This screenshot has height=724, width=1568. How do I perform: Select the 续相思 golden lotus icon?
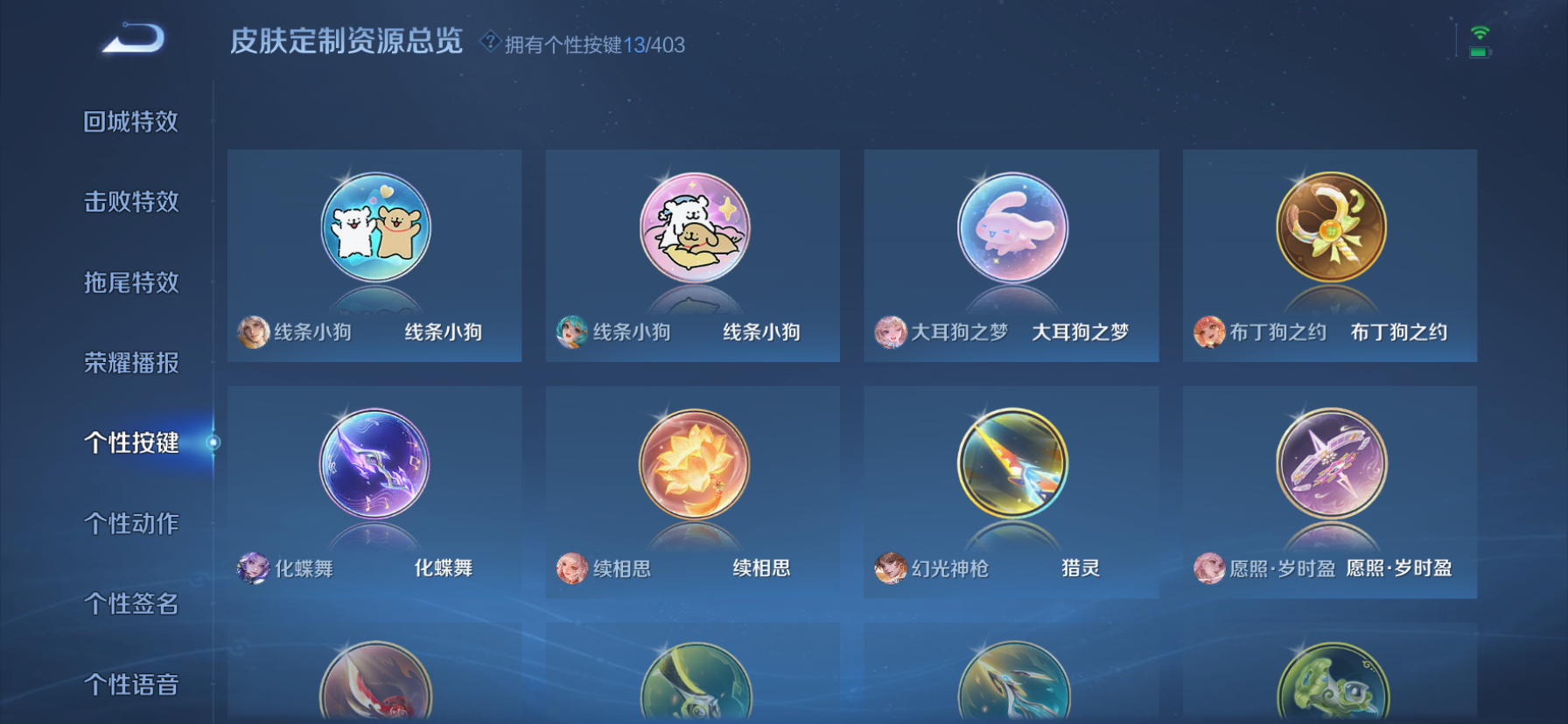(692, 464)
